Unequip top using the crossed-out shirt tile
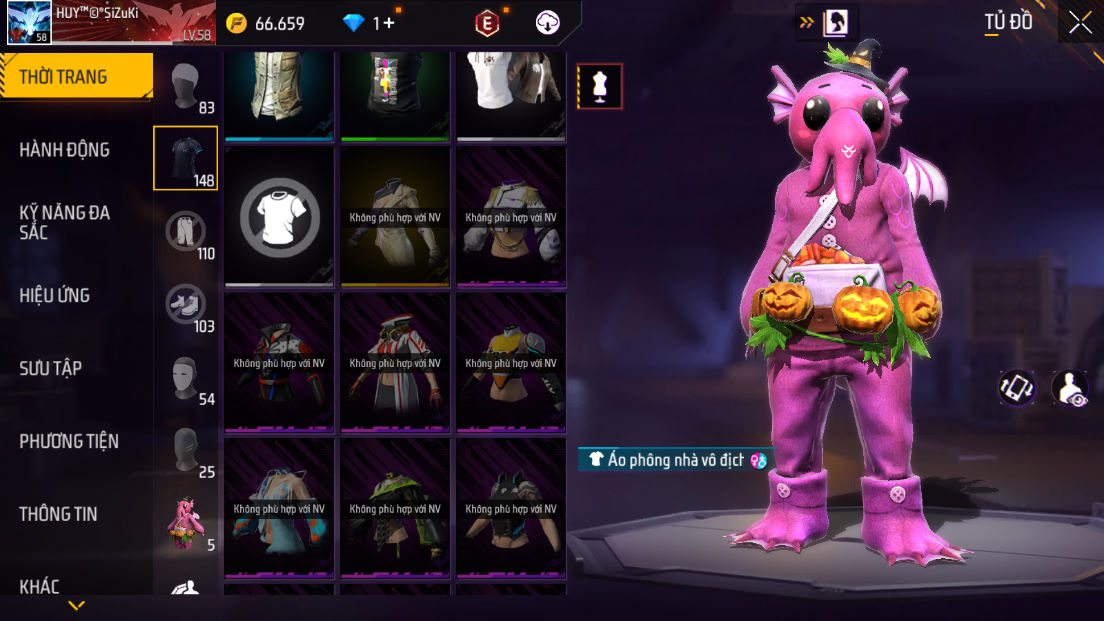 point(280,216)
